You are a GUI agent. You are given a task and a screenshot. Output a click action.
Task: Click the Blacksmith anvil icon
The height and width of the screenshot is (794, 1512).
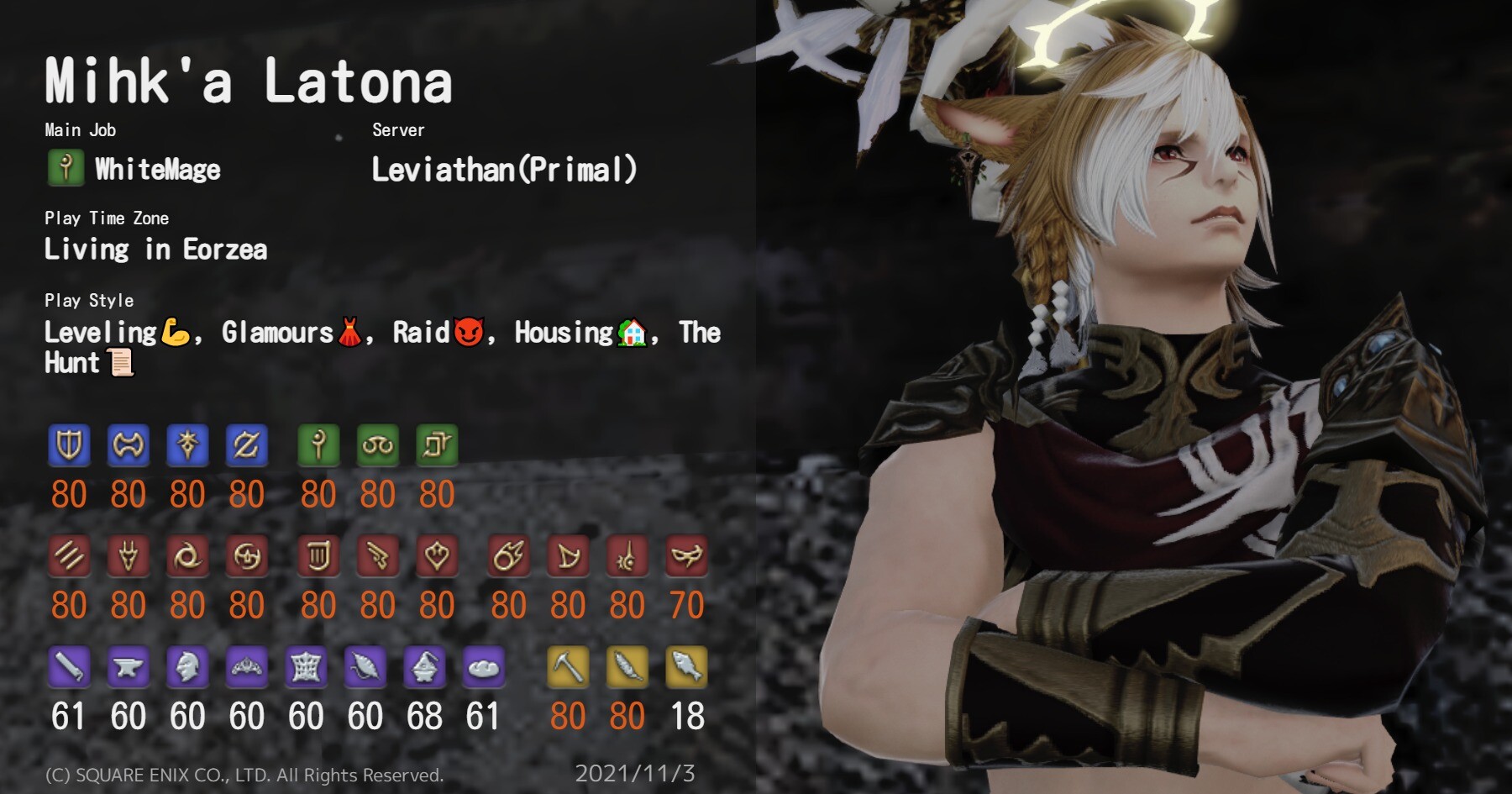coord(129,668)
